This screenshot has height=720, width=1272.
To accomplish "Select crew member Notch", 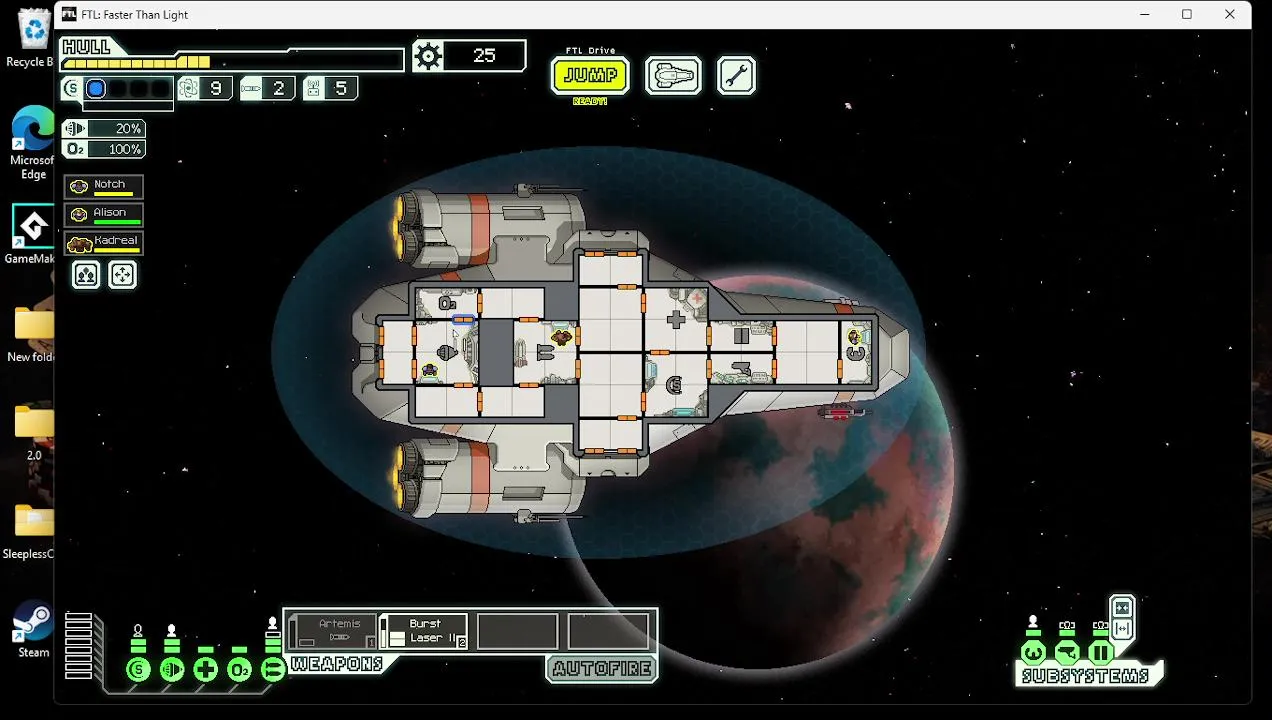I will pyautogui.click(x=104, y=186).
